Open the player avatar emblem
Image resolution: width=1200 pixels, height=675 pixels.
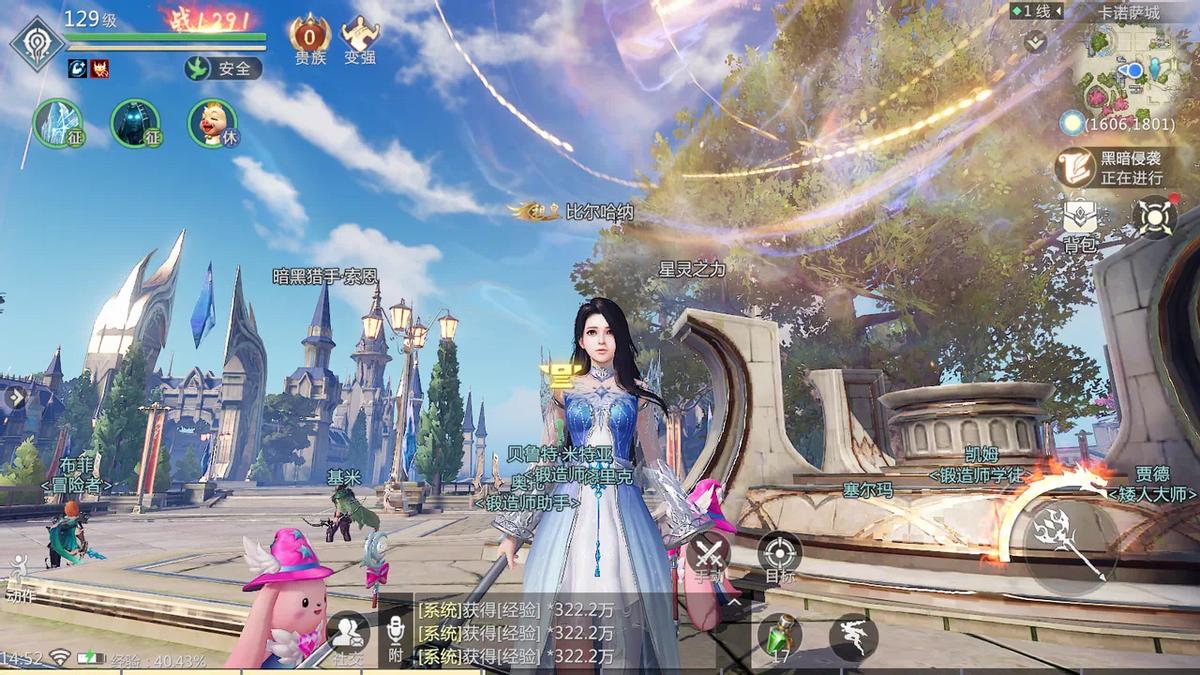[x=37, y=43]
